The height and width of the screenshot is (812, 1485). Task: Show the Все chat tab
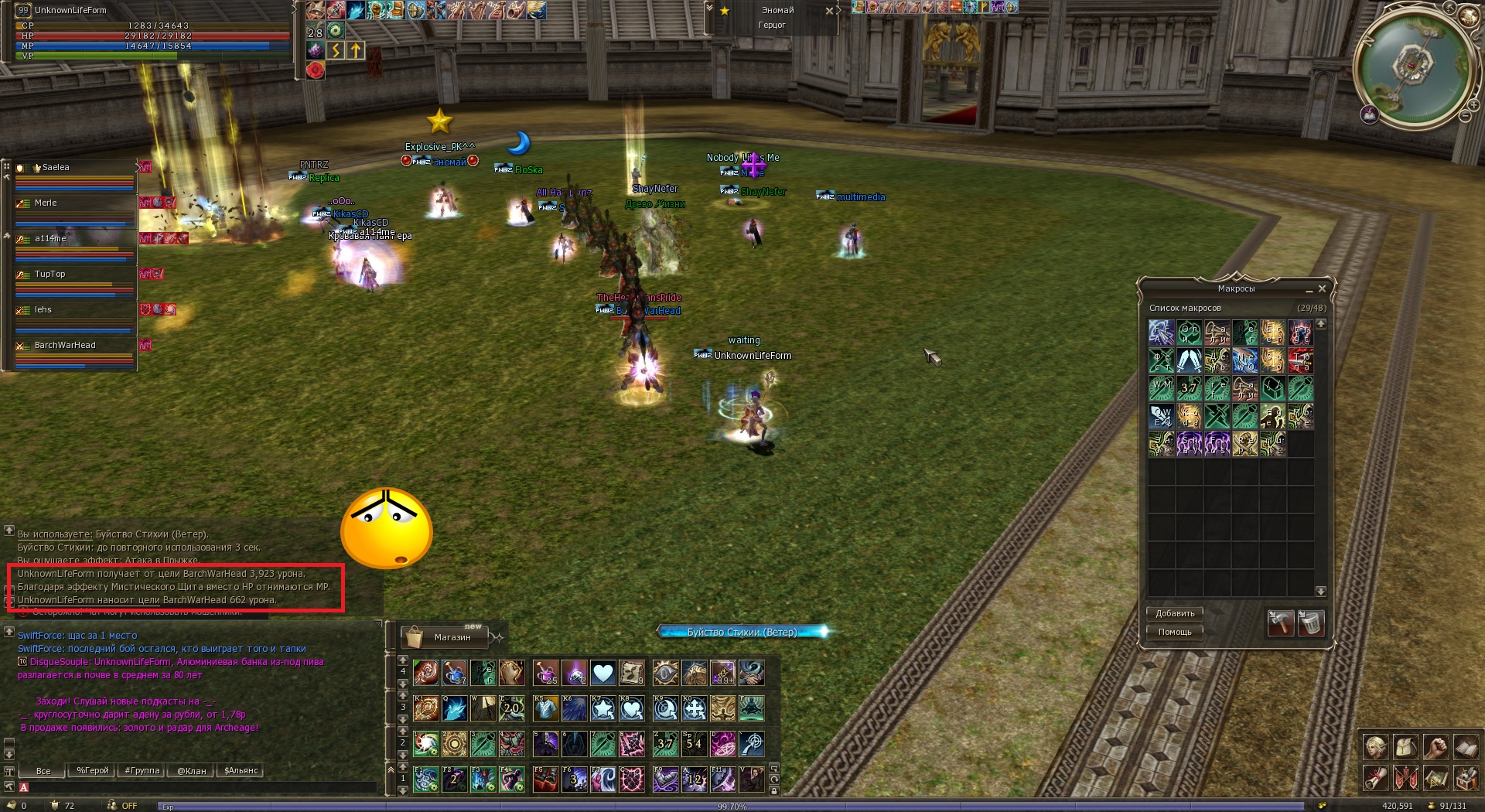click(x=43, y=771)
